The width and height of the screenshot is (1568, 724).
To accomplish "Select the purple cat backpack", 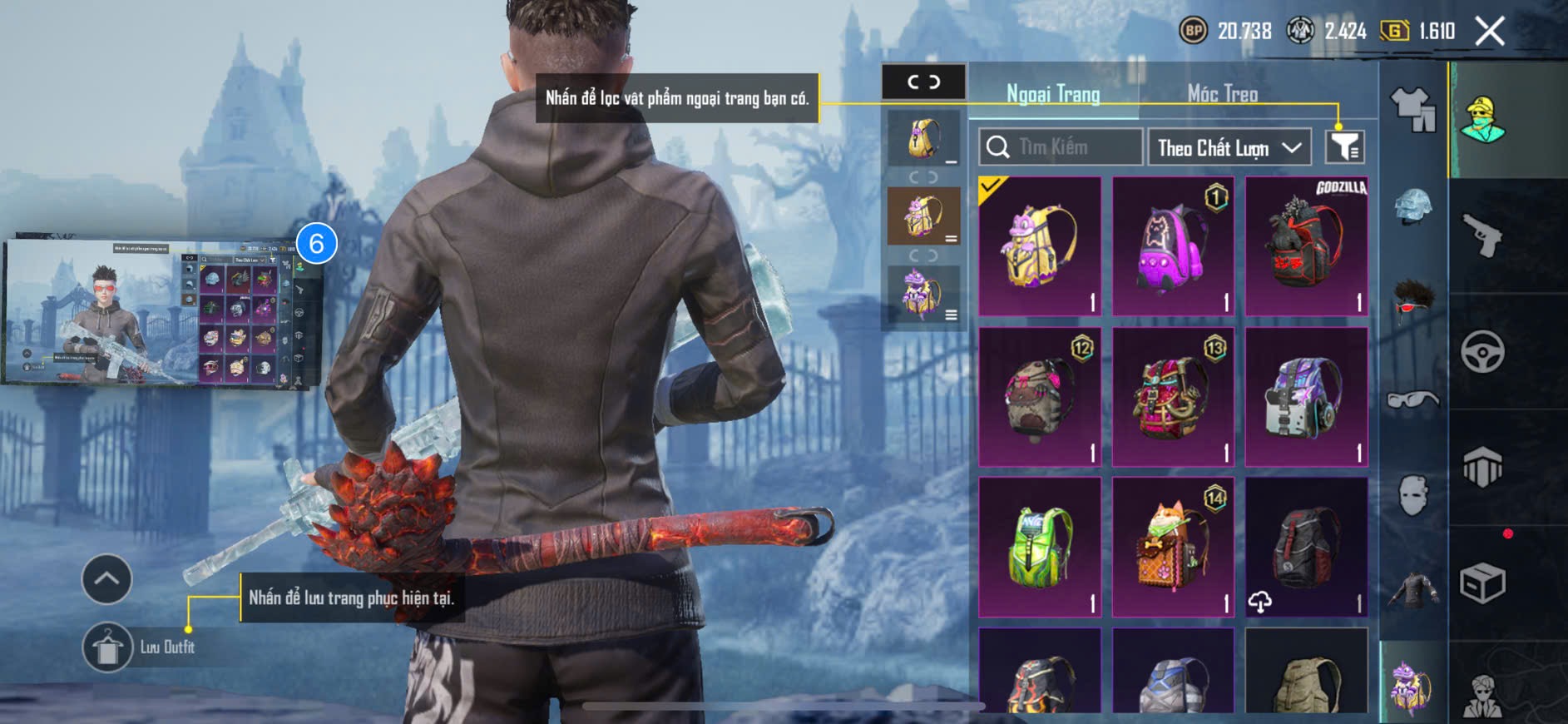I will tap(1173, 246).
